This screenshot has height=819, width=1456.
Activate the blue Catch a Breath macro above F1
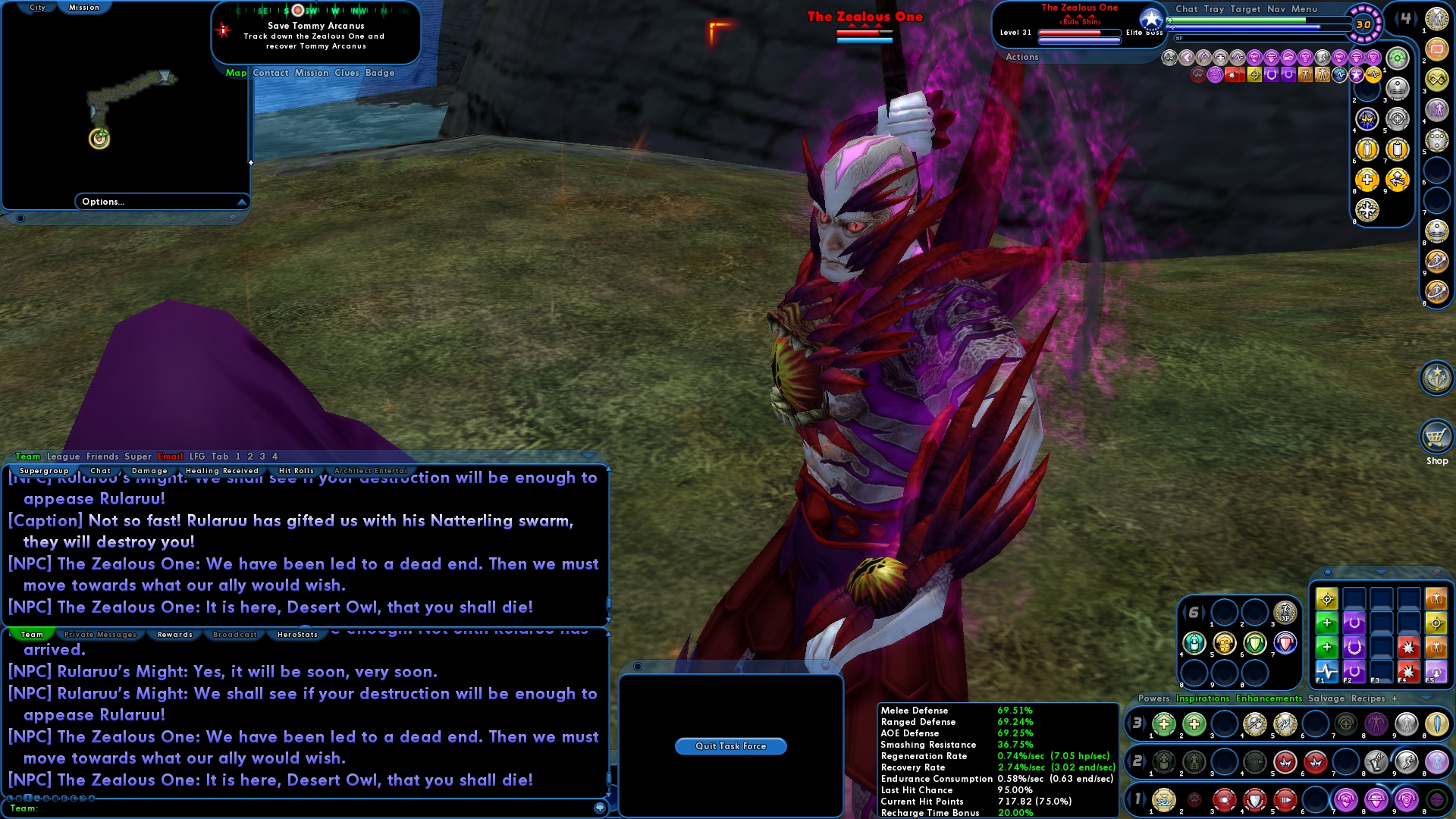point(1328,672)
